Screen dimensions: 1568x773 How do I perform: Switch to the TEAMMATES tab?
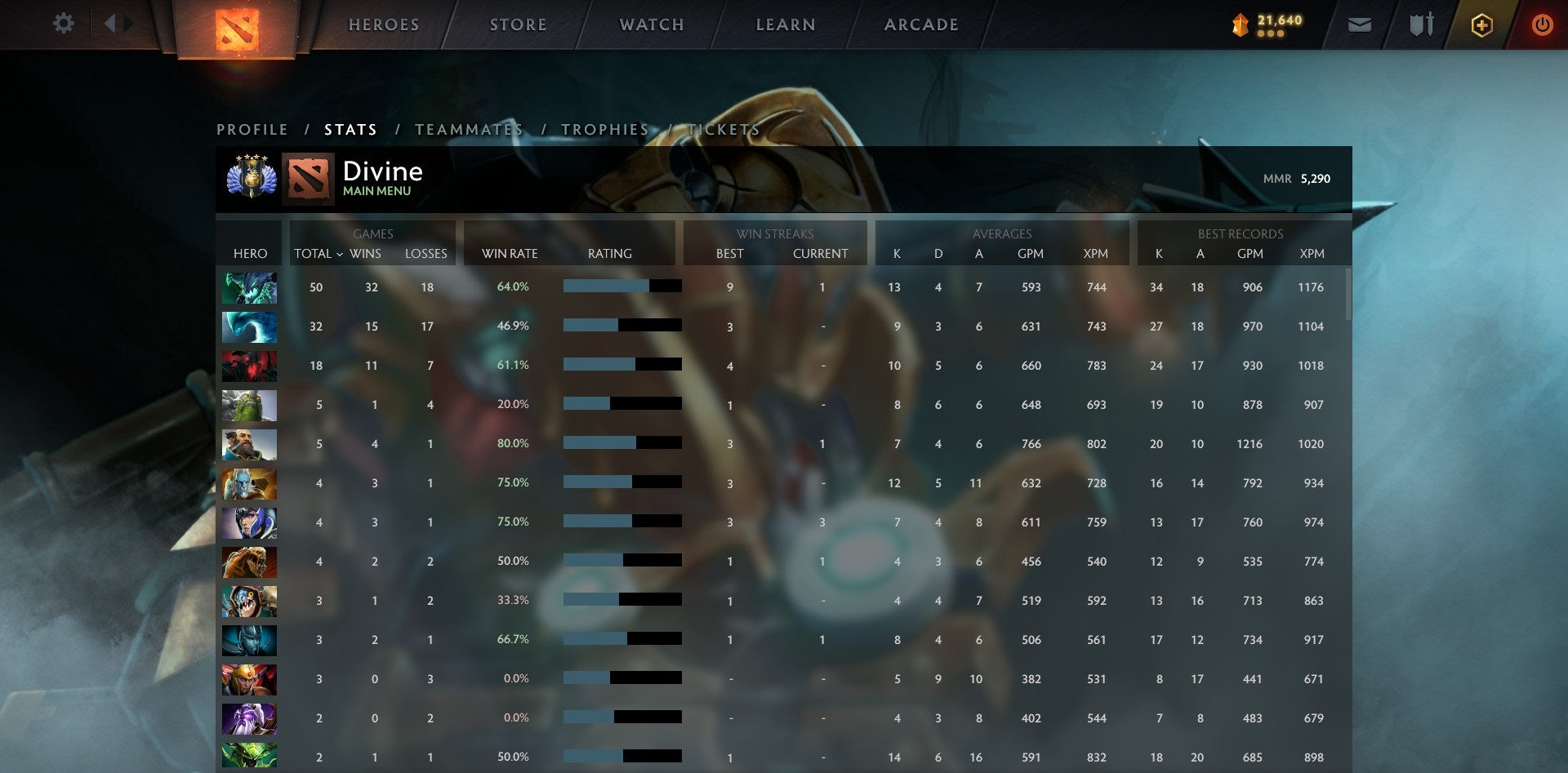pos(470,129)
